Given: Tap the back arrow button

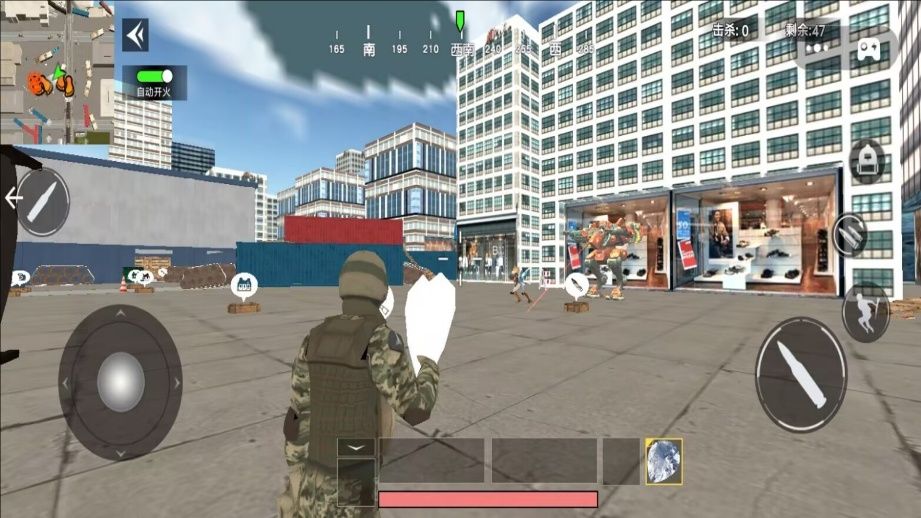Looking at the screenshot, I should pos(135,35).
